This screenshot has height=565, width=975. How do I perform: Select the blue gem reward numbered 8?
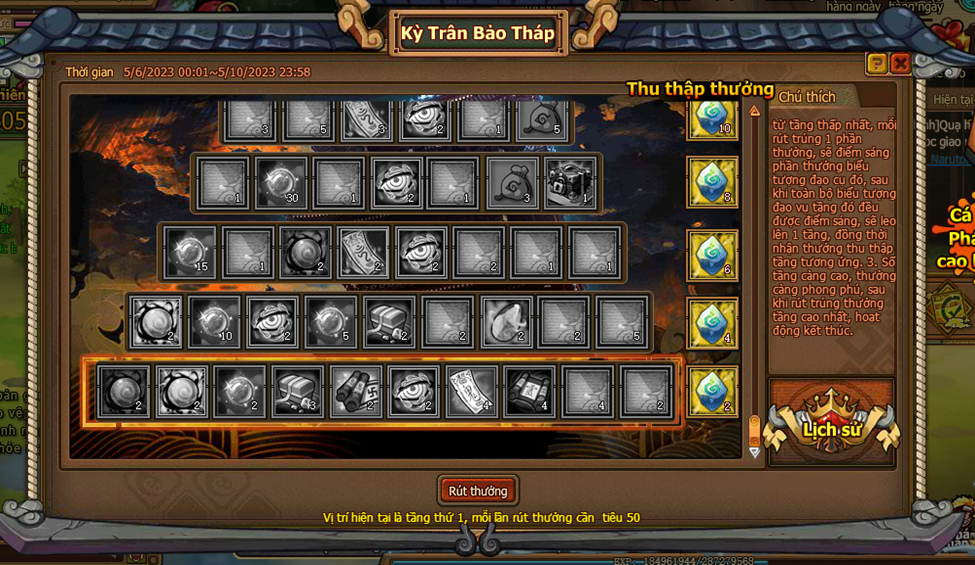point(712,182)
